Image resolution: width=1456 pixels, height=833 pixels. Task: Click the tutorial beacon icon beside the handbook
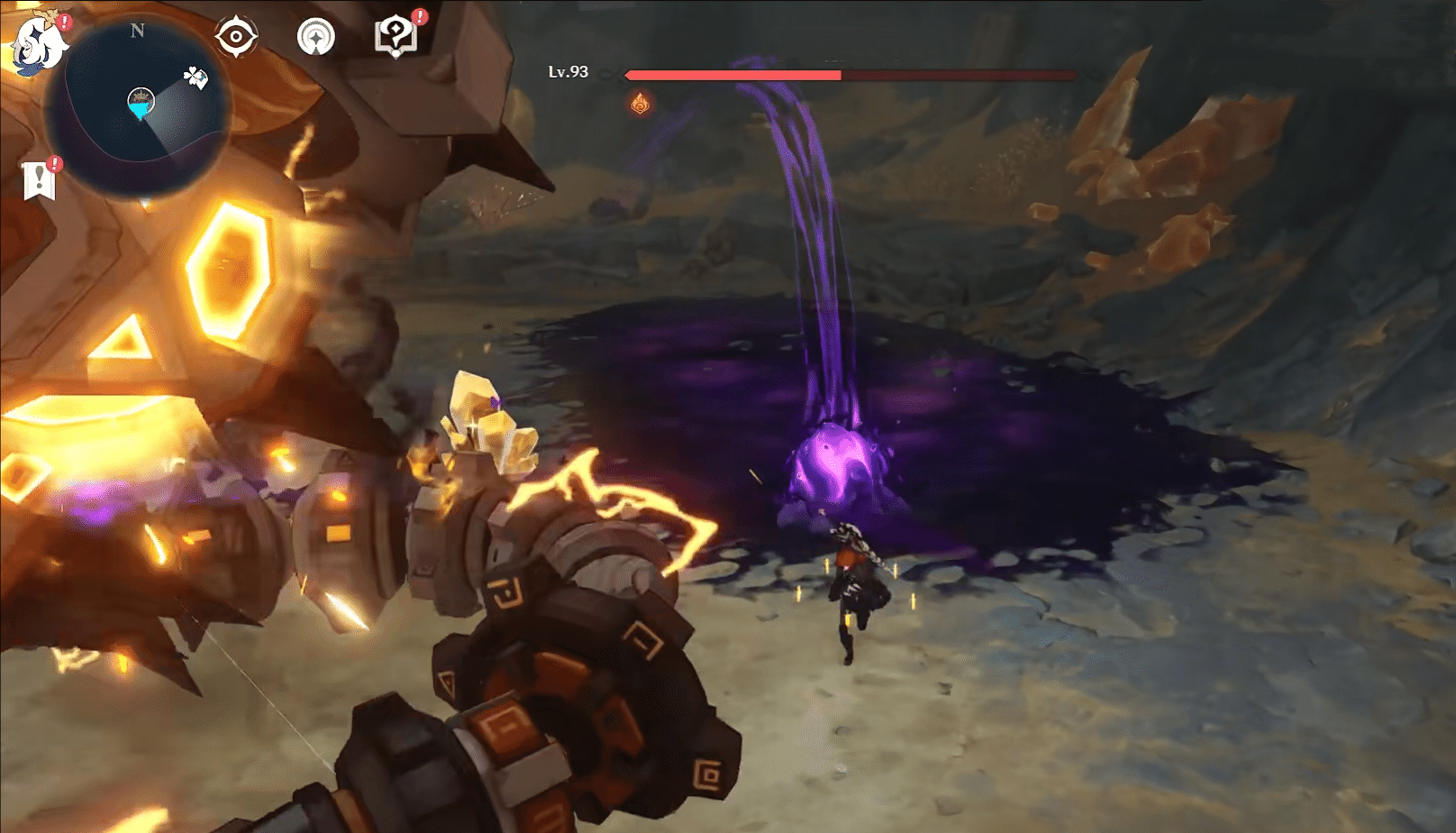tap(315, 36)
